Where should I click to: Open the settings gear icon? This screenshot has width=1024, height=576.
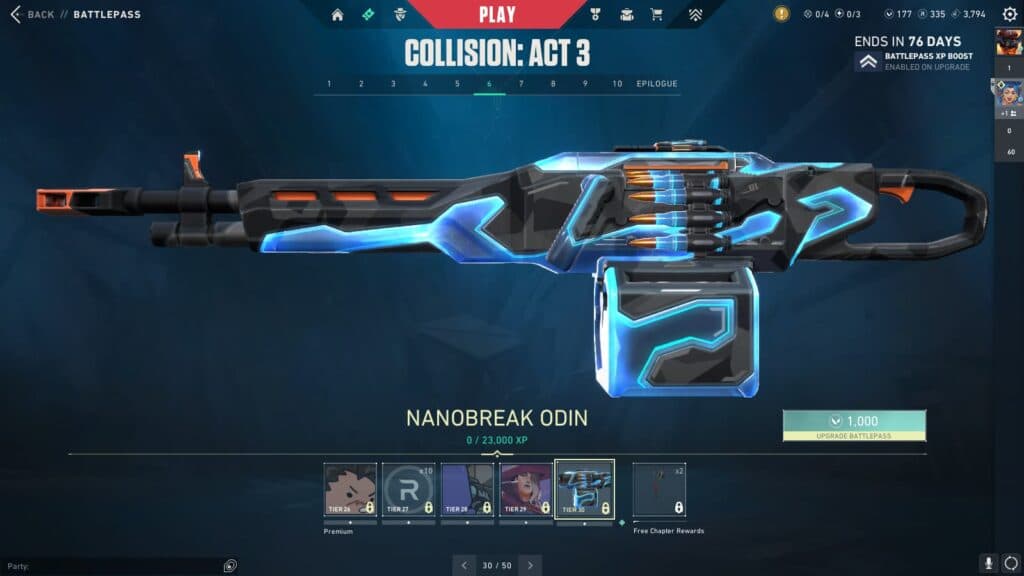point(1010,15)
